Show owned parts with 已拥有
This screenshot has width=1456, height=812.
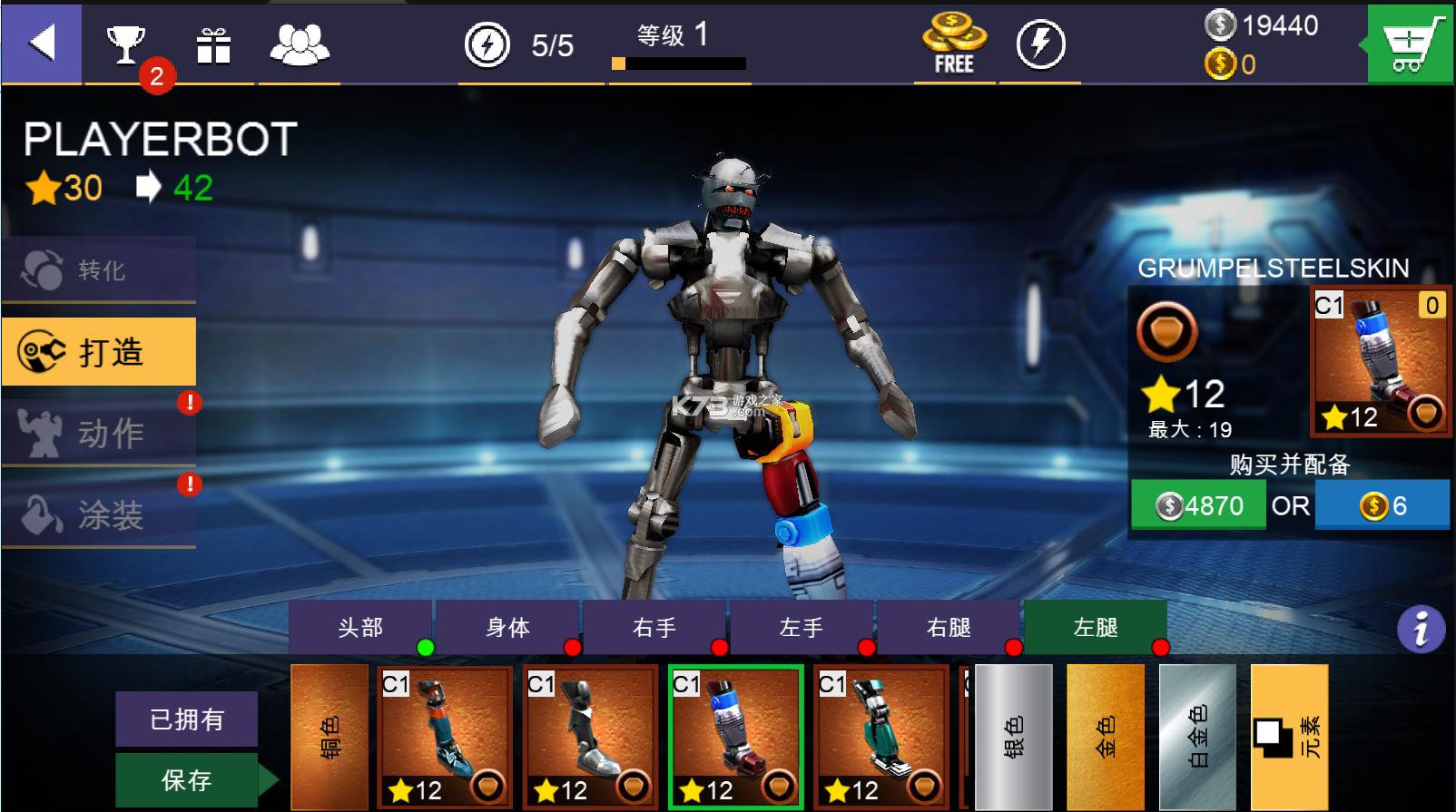(187, 719)
